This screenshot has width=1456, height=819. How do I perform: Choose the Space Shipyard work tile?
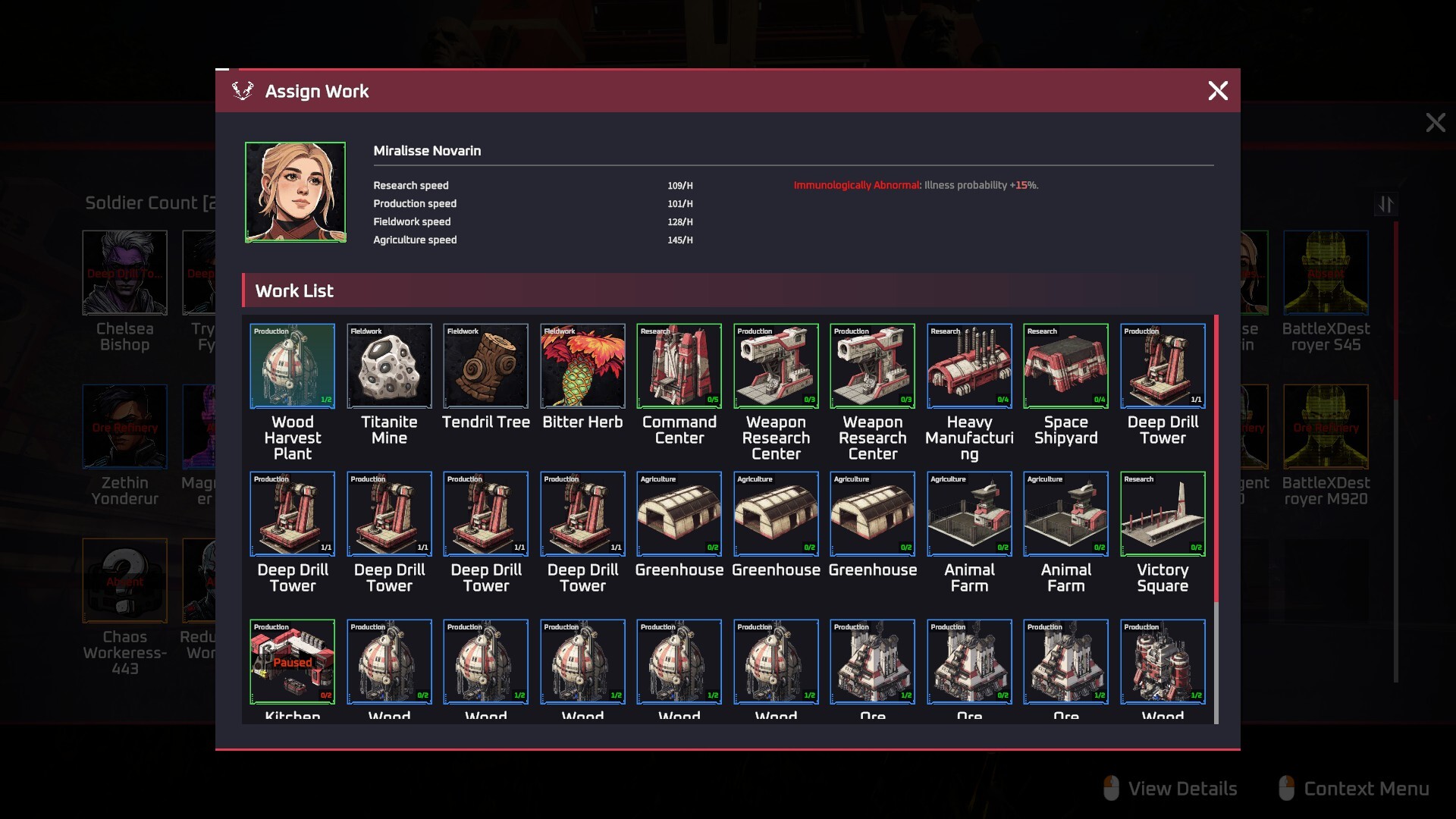(x=1065, y=366)
